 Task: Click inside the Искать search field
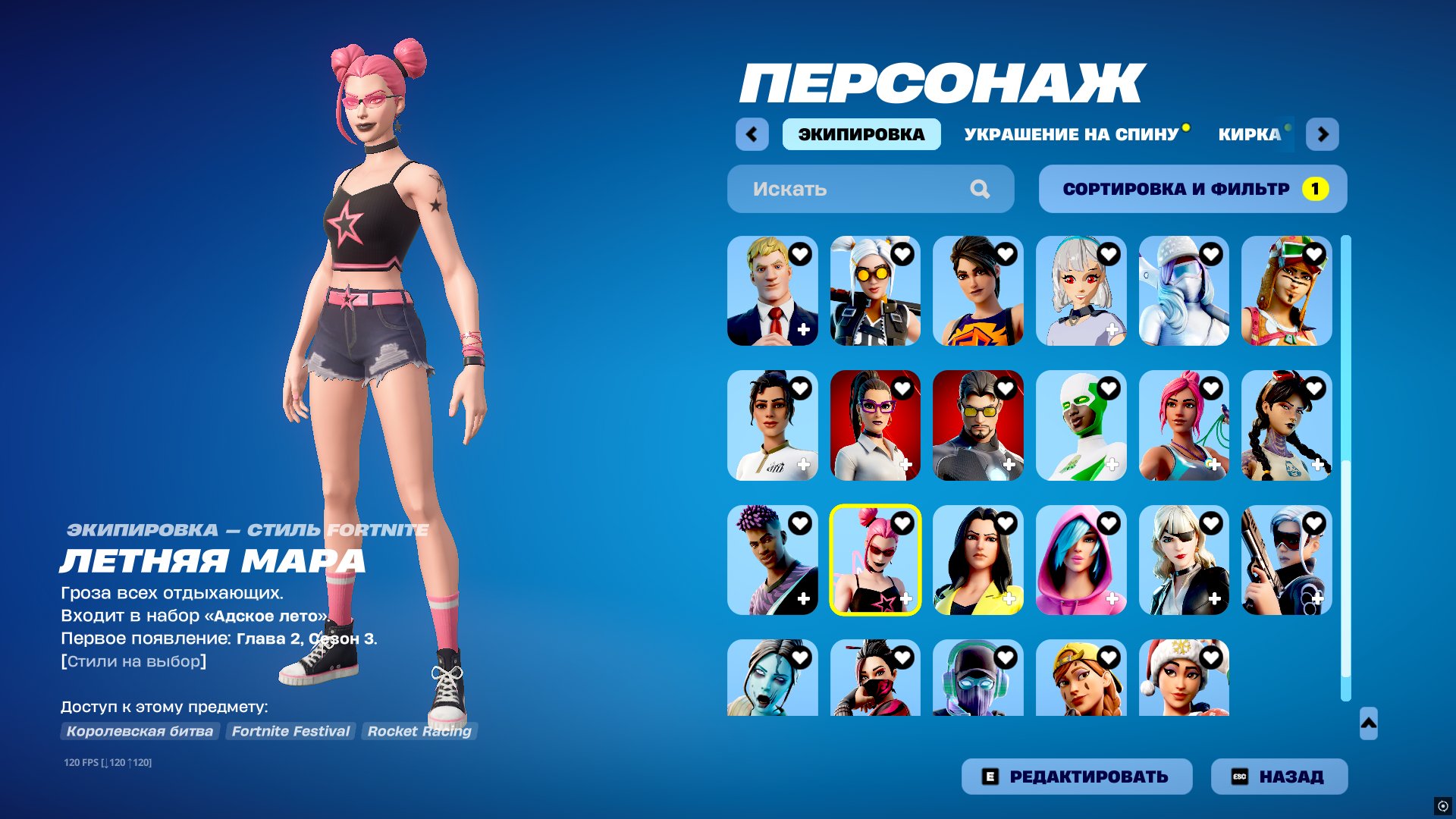point(834,189)
